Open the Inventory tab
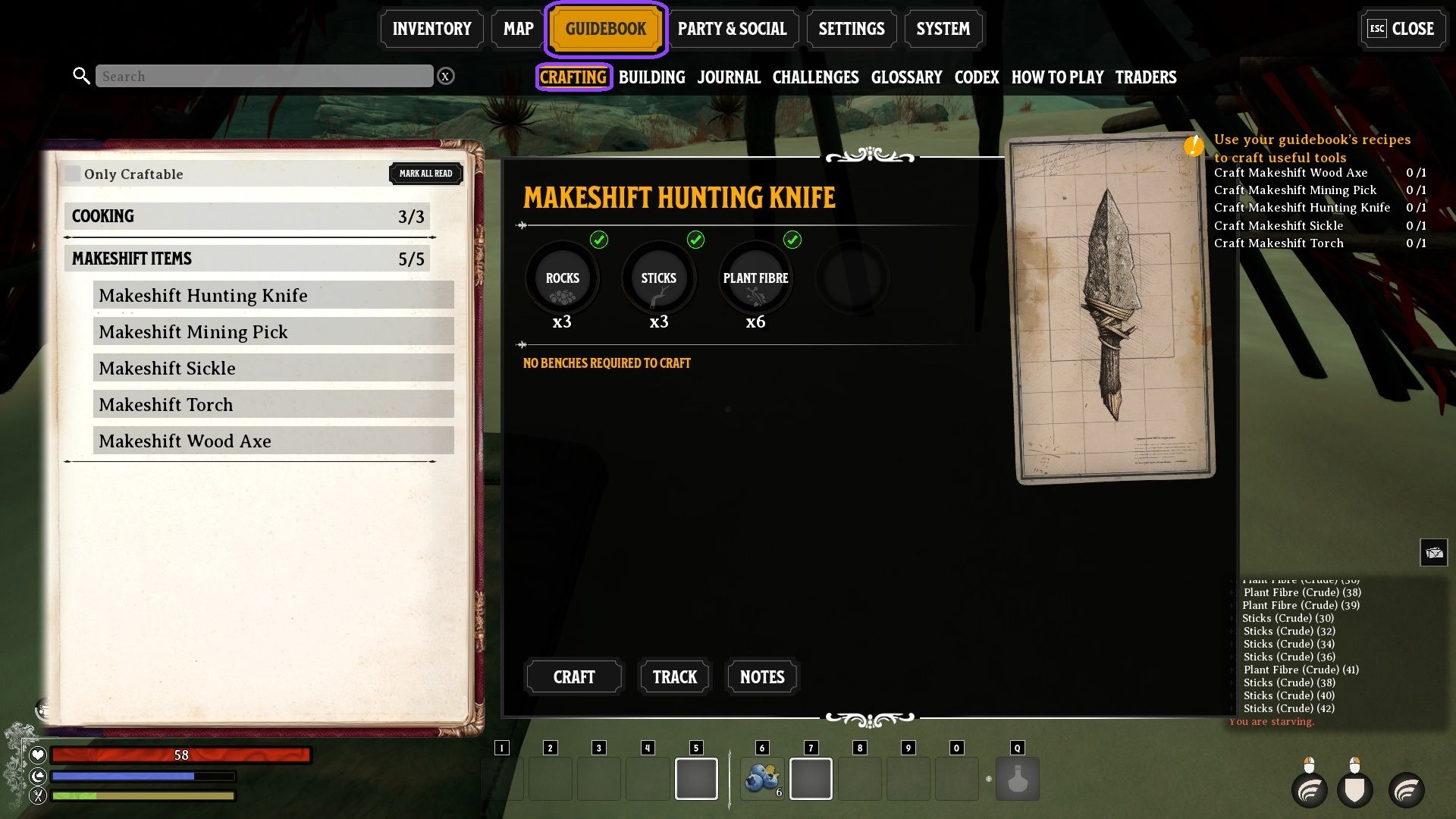 click(431, 29)
